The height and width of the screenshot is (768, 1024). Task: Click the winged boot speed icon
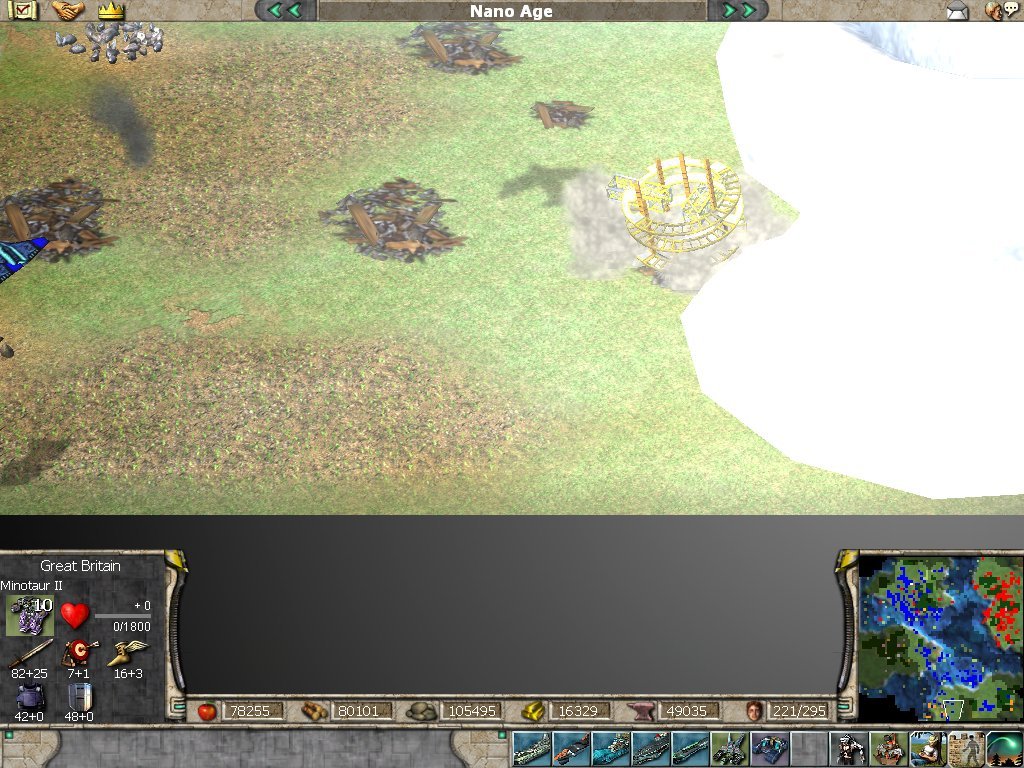point(127,654)
